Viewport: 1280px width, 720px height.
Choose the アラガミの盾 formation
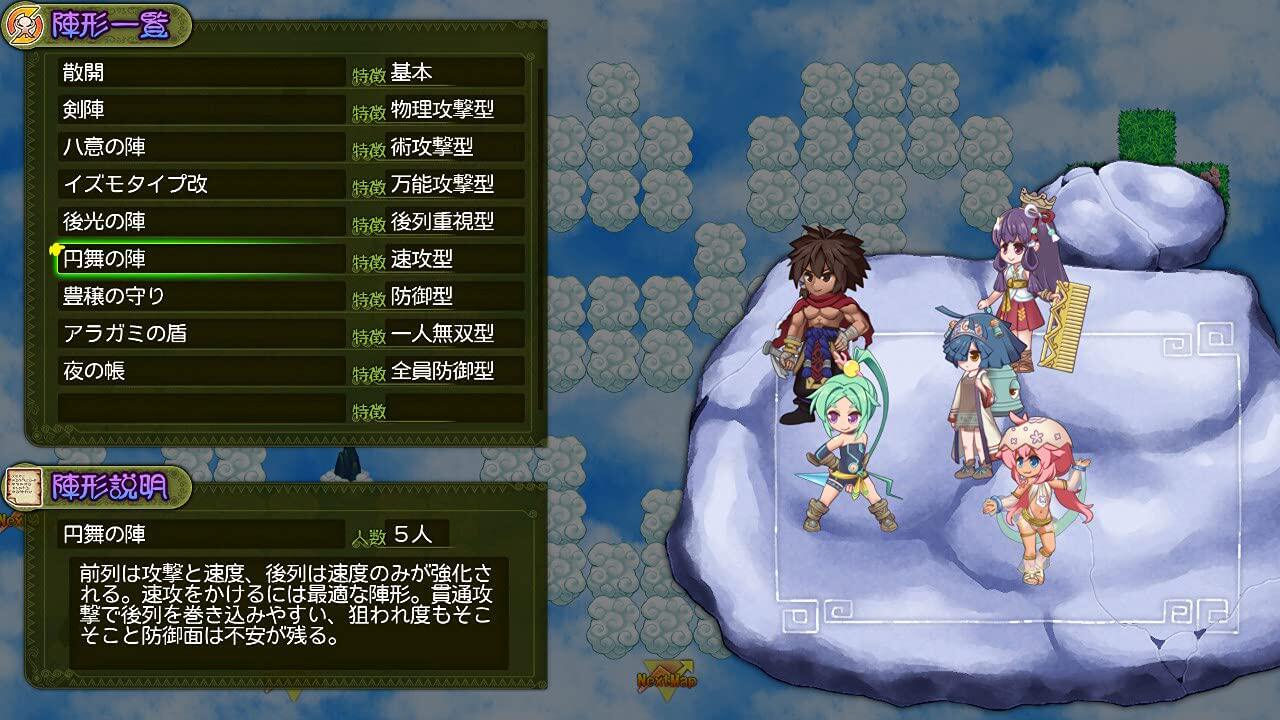(200, 333)
